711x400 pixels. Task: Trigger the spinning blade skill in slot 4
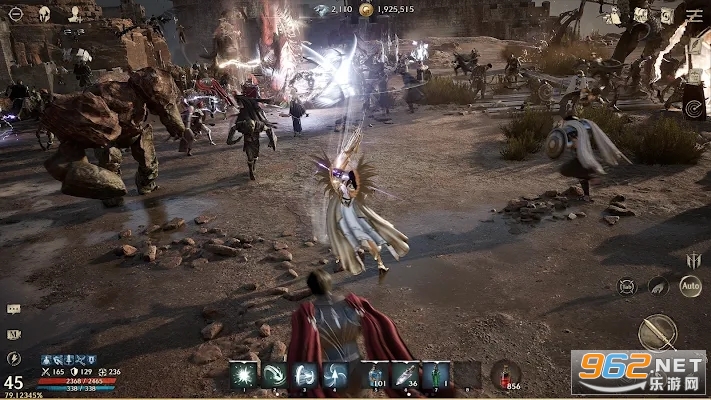tap(338, 375)
